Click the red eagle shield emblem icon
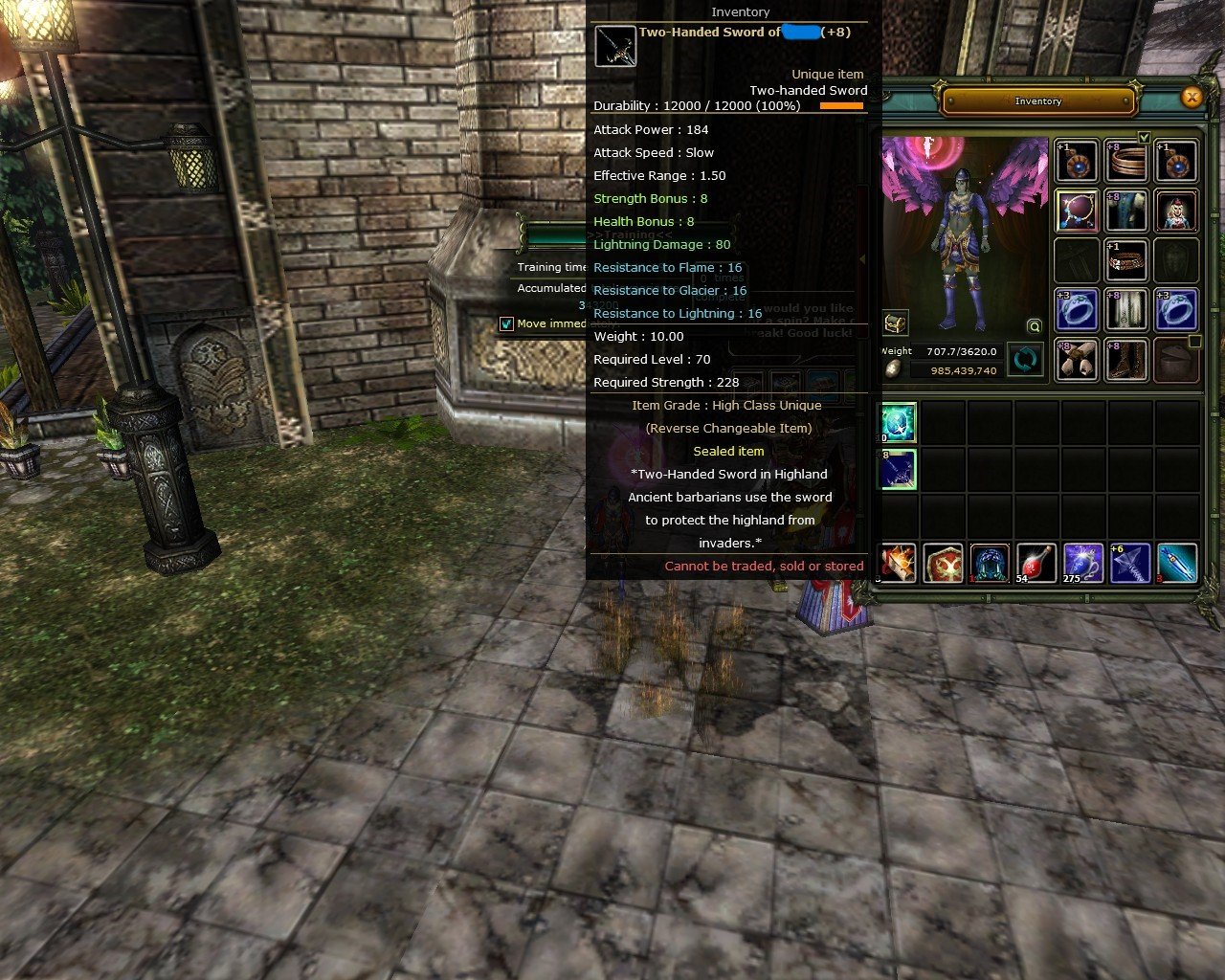Image resolution: width=1225 pixels, height=980 pixels. click(944, 564)
